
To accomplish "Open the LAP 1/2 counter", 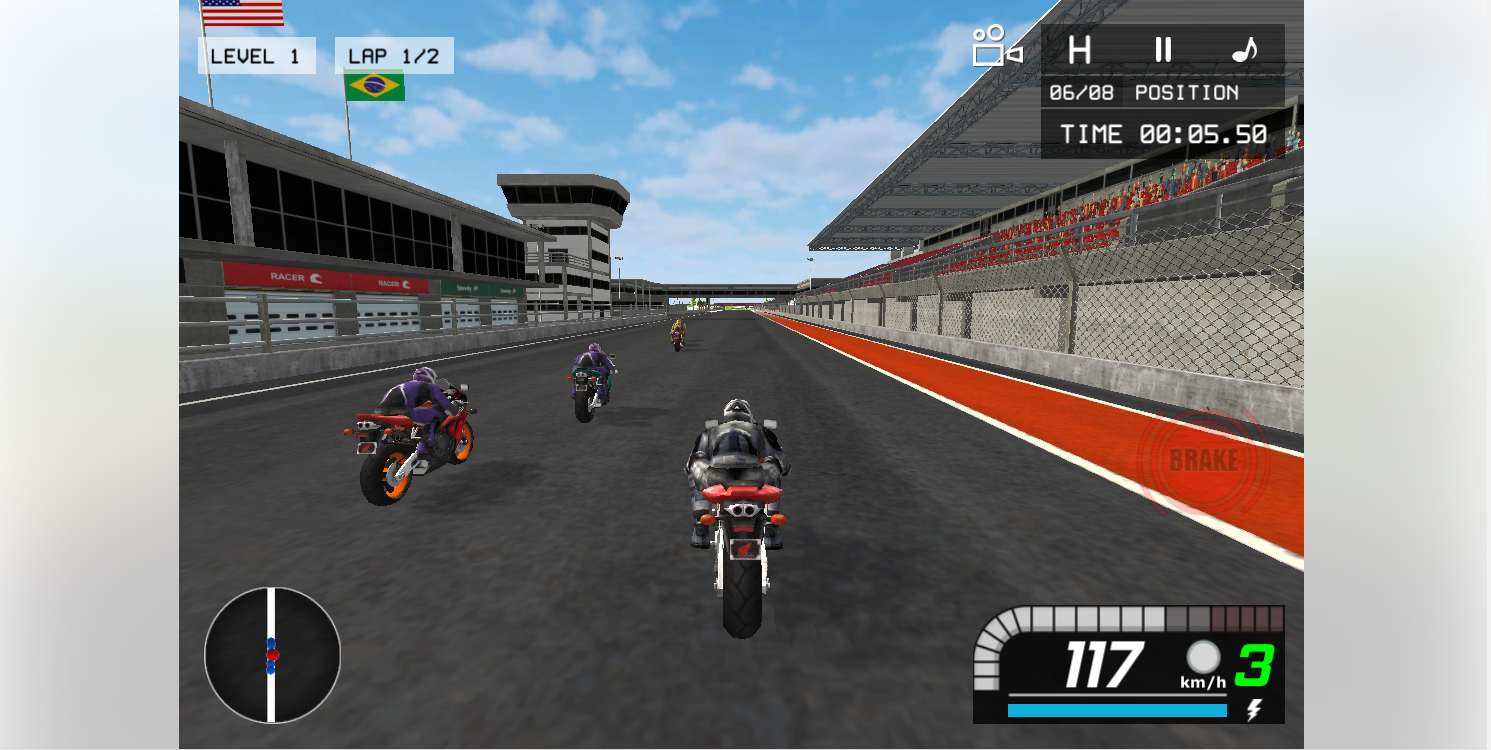I will (x=393, y=55).
